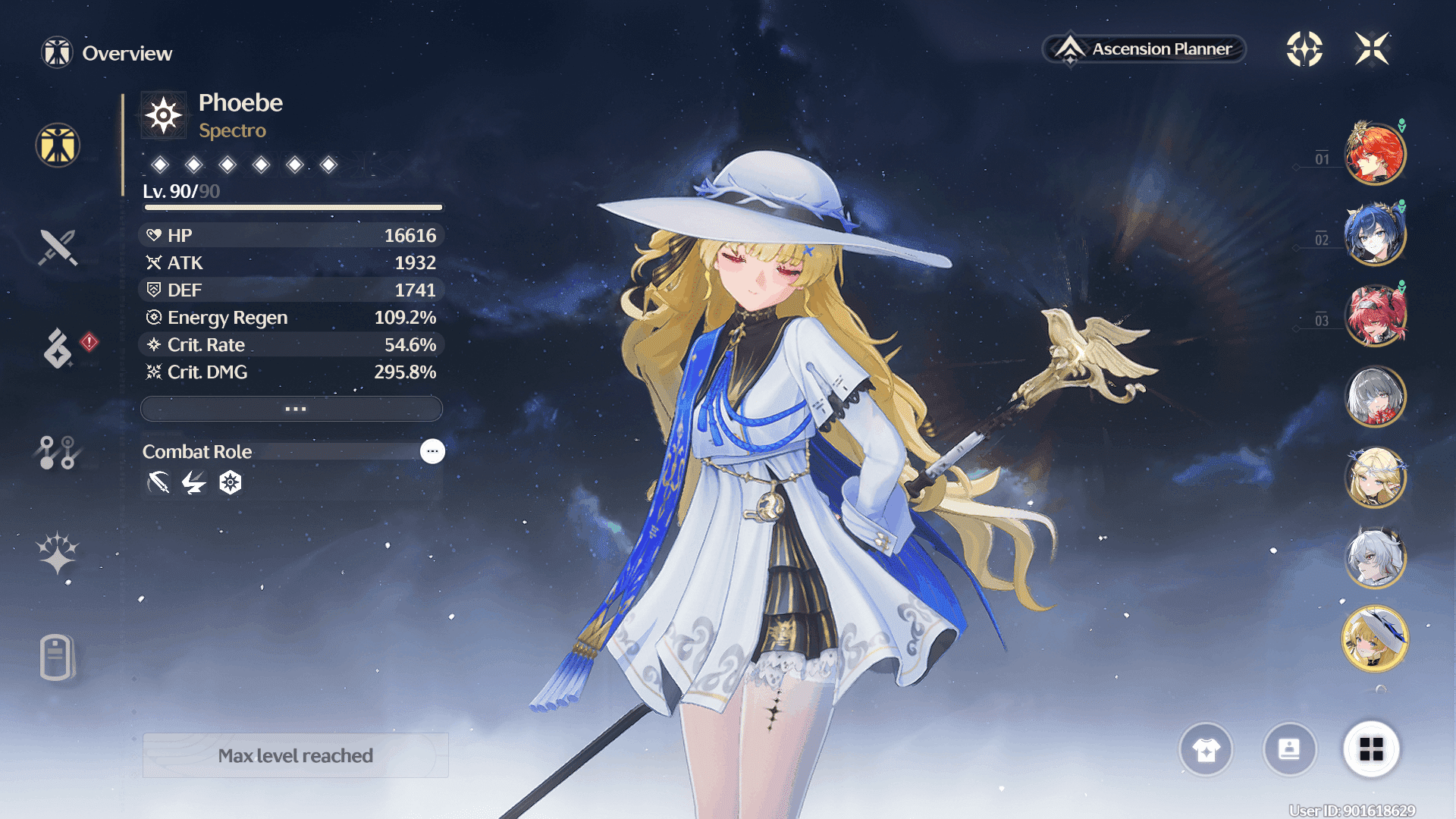Open the bottom scroll-shaped profile tab

coord(57,657)
